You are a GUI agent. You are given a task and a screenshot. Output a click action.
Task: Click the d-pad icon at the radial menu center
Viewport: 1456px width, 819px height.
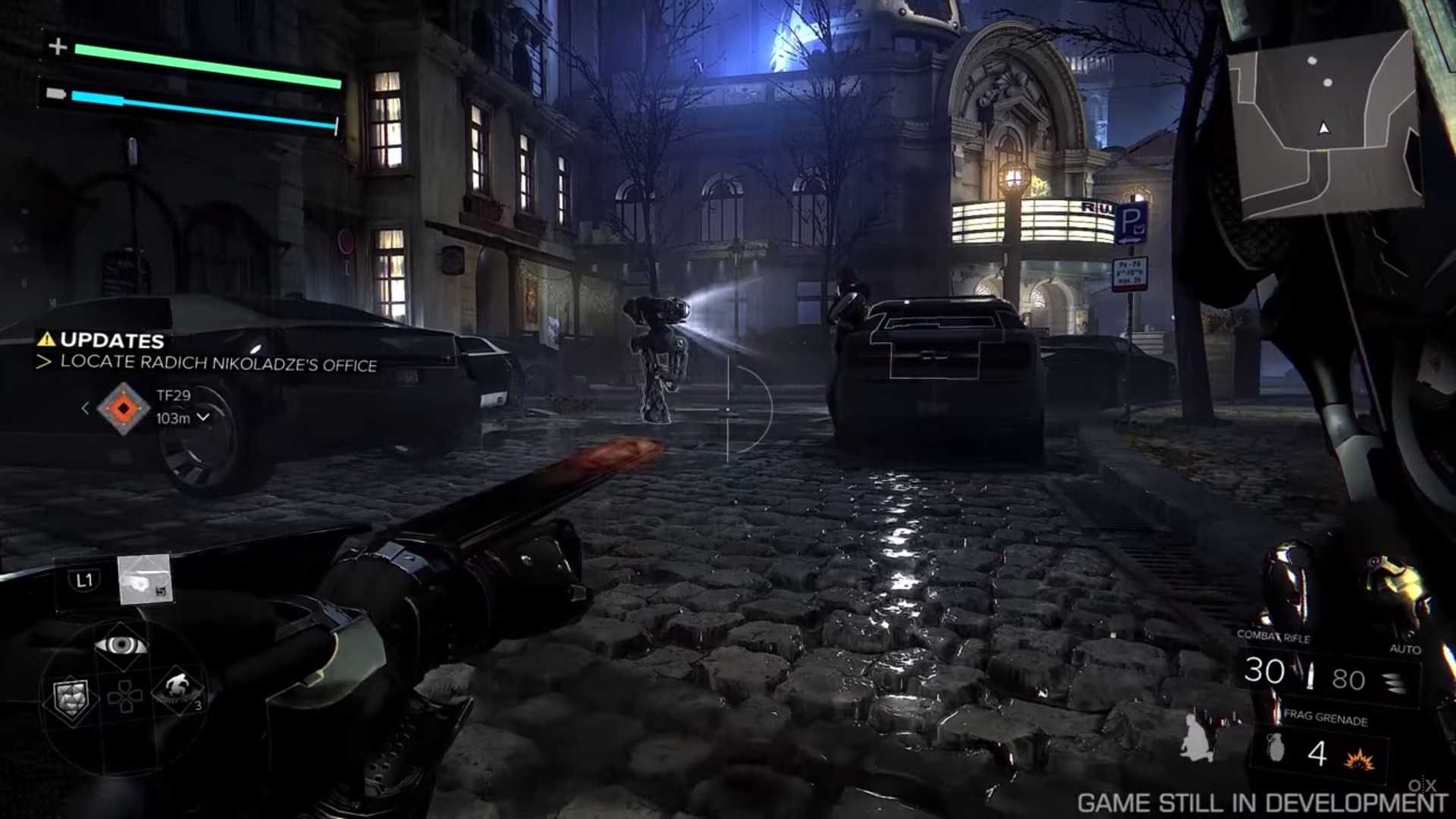point(125,697)
